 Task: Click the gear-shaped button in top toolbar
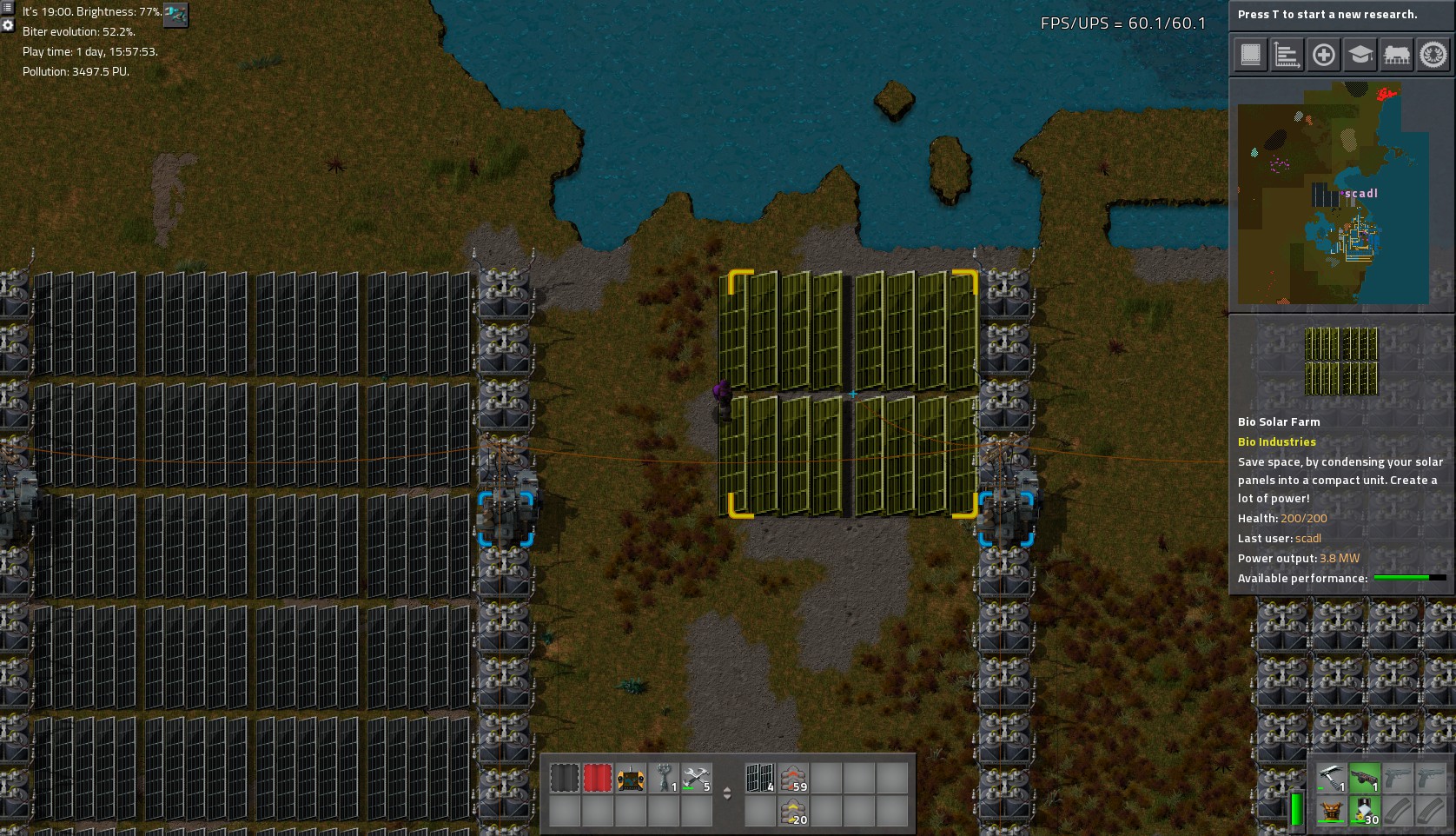(1433, 55)
